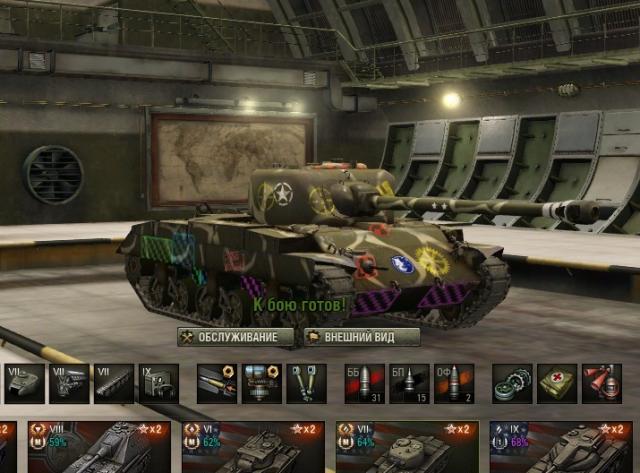Image resolution: width=640 pixels, height=473 pixels.
Task: Open the gun rammer equipment slot
Action: coord(215,382)
